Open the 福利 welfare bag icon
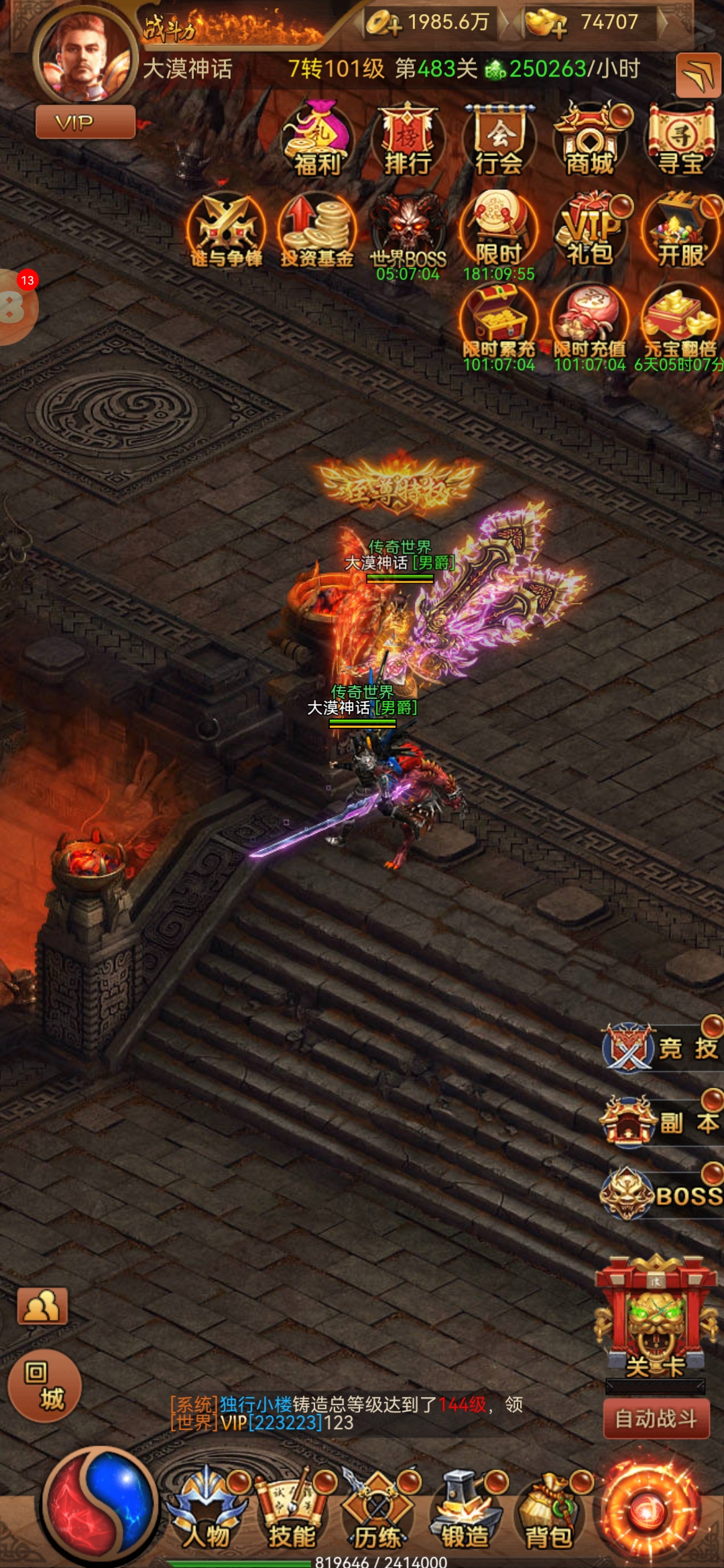 [x=317, y=139]
